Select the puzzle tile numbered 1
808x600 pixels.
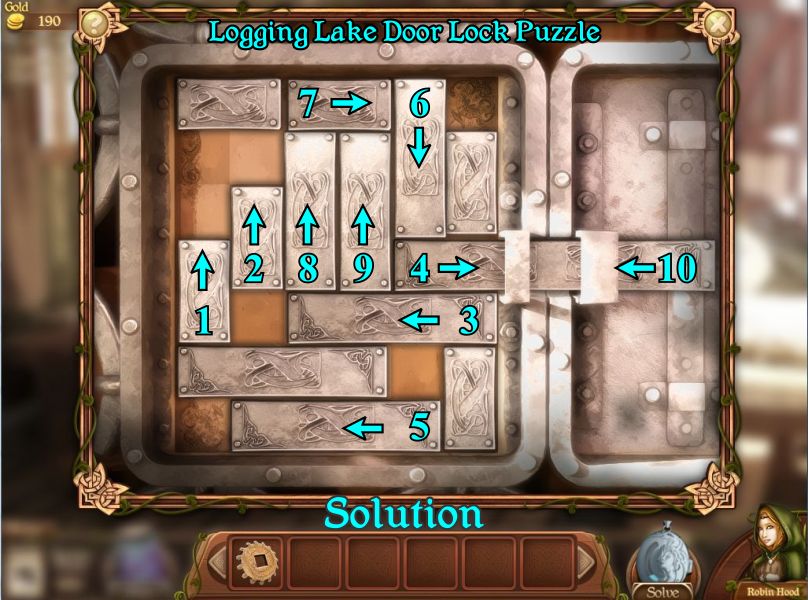[203, 291]
